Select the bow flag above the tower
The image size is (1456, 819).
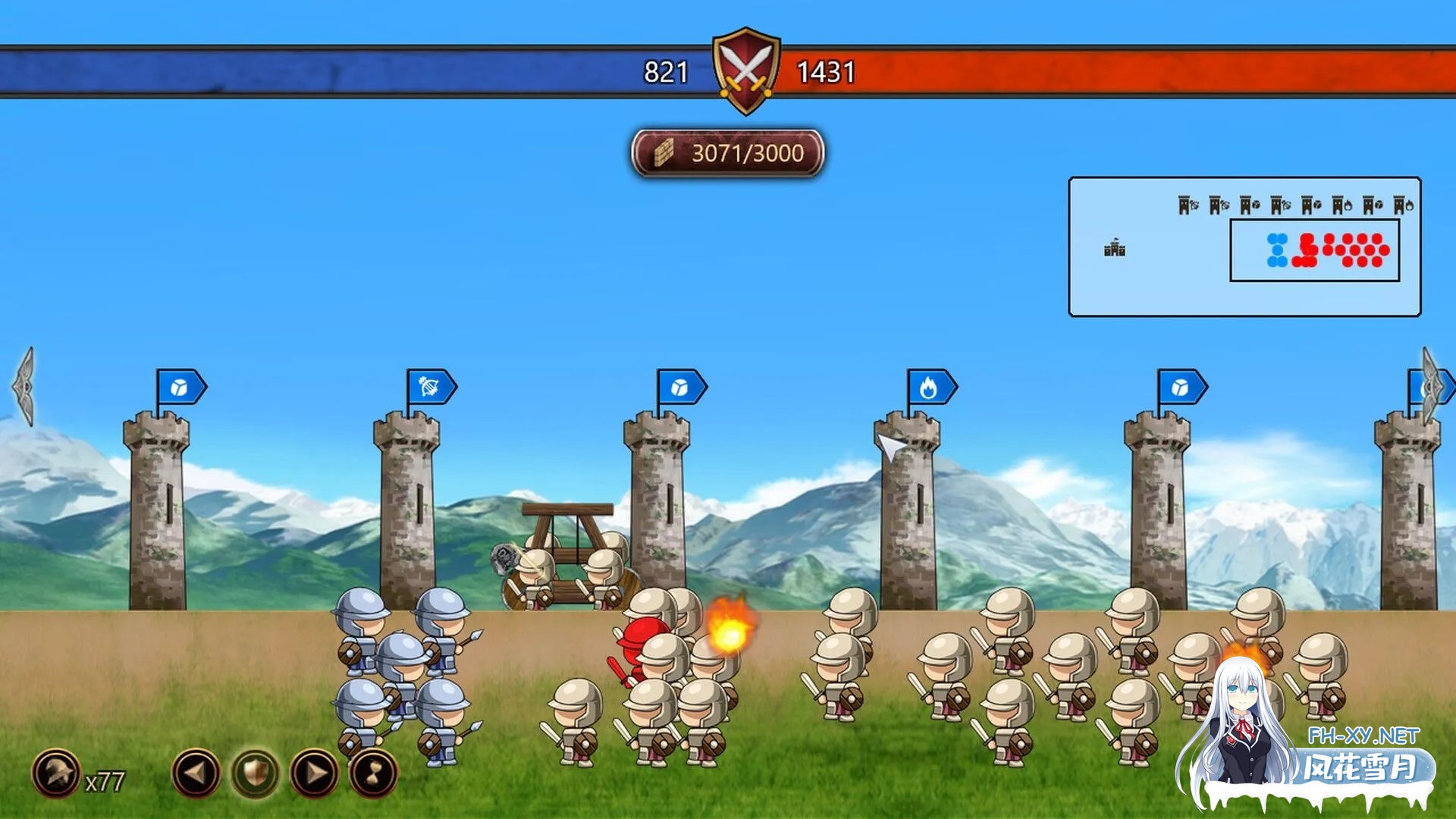coord(430,388)
